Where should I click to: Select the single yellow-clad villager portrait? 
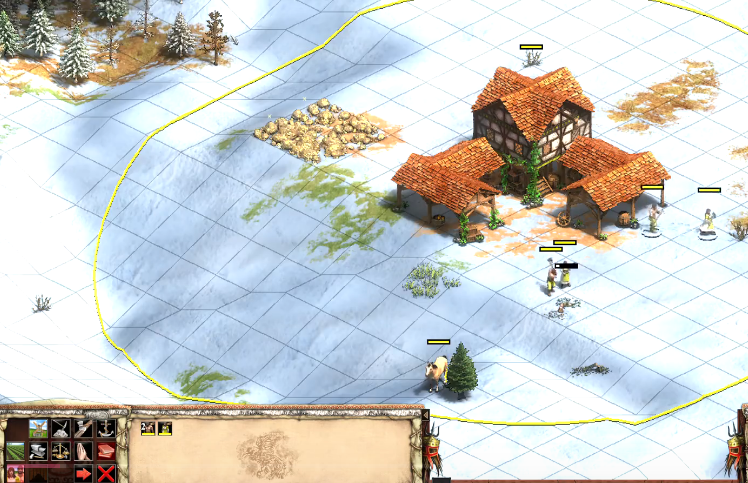pos(164,428)
